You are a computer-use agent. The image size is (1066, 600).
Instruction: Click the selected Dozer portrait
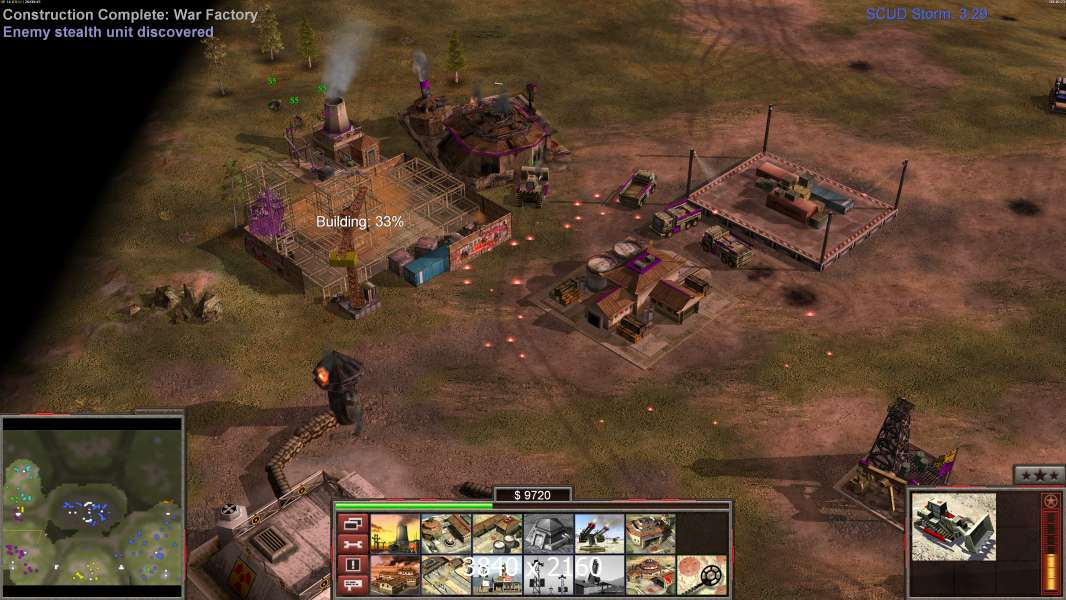click(954, 526)
